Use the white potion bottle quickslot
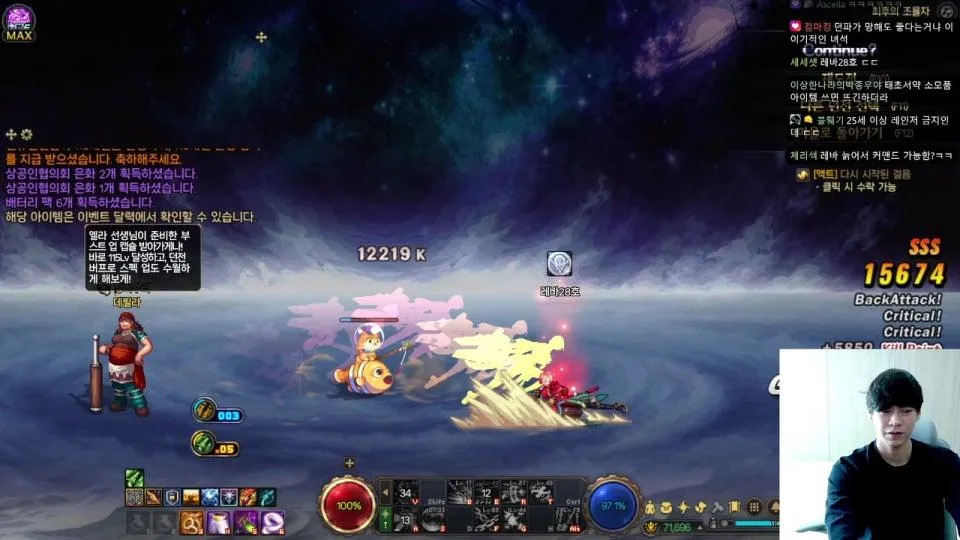The image size is (960, 540). [x=219, y=521]
